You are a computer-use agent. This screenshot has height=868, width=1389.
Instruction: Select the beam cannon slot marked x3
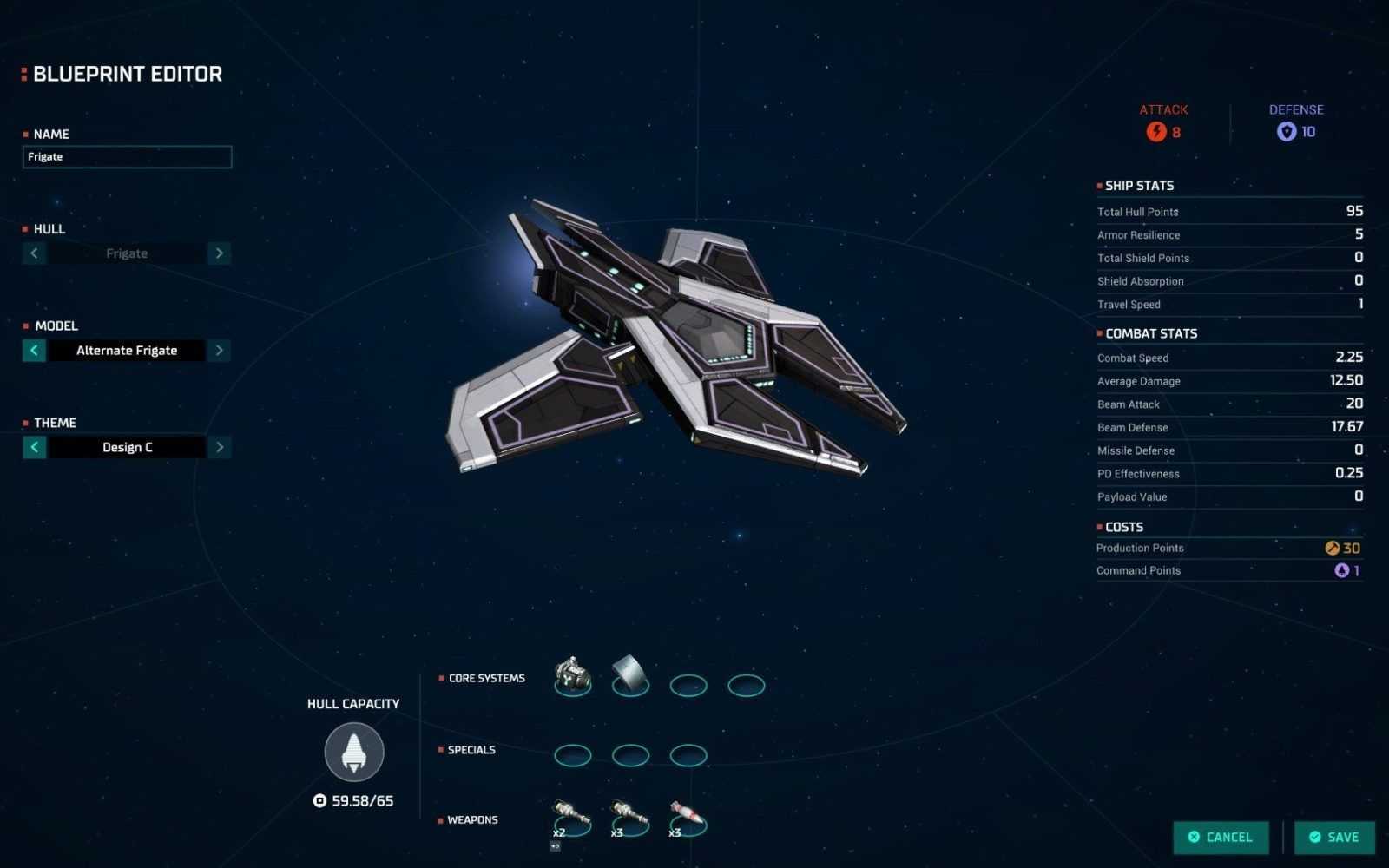(x=629, y=817)
